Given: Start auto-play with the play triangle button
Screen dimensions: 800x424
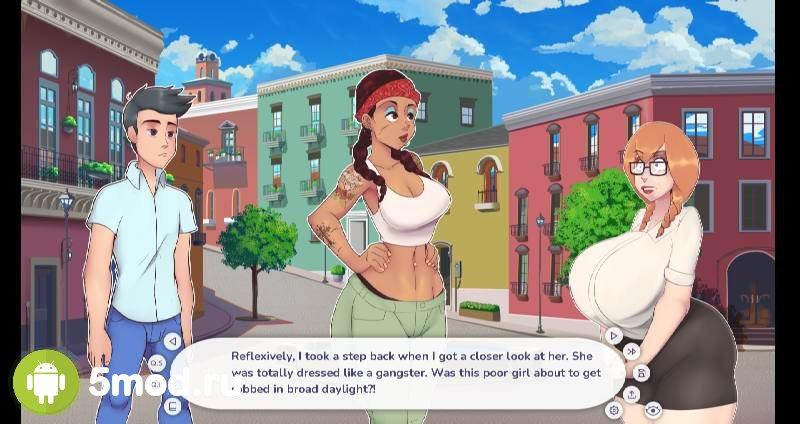Looking at the screenshot, I should pyautogui.click(x=614, y=335).
